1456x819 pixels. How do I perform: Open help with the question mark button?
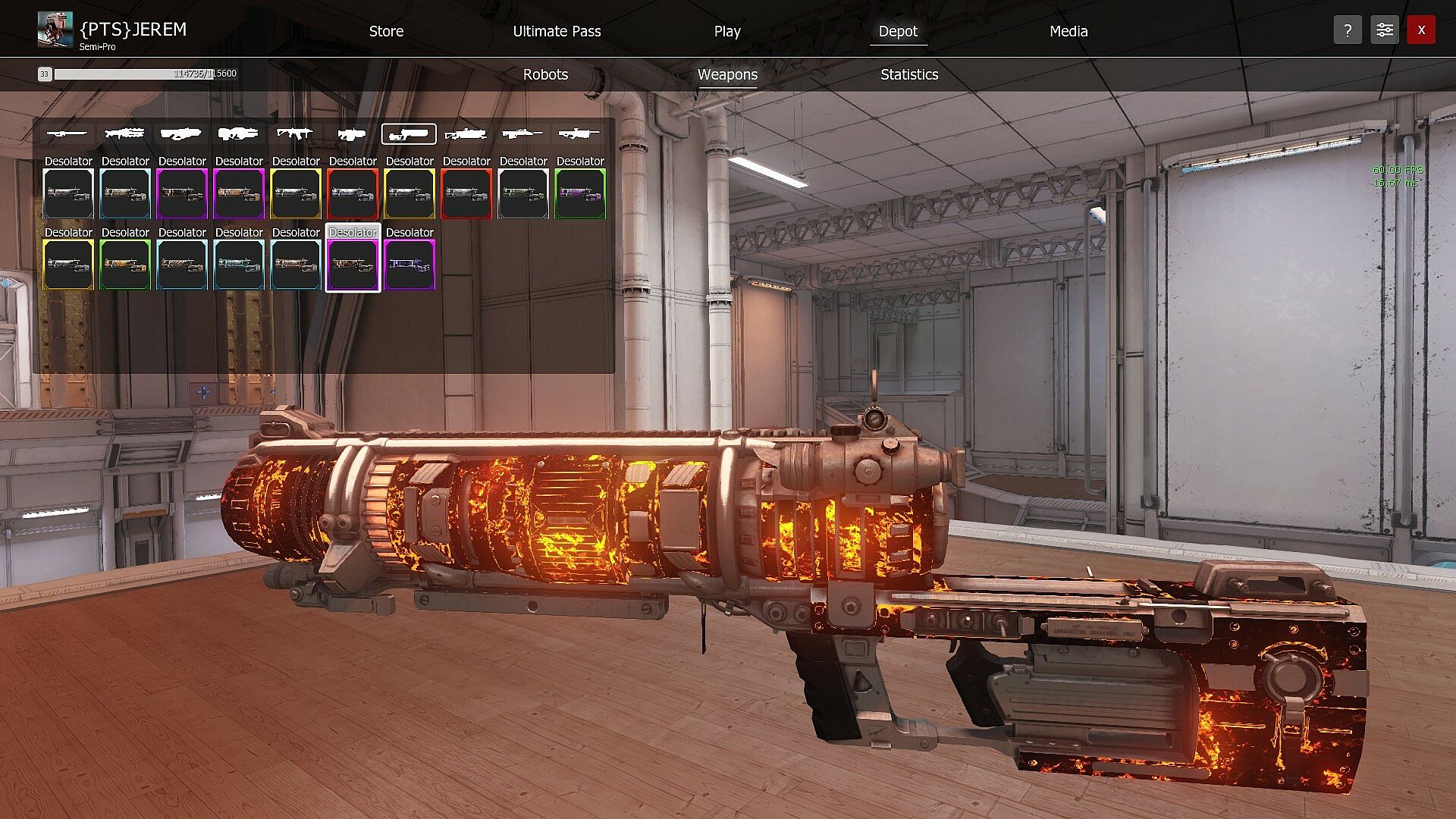tap(1348, 30)
